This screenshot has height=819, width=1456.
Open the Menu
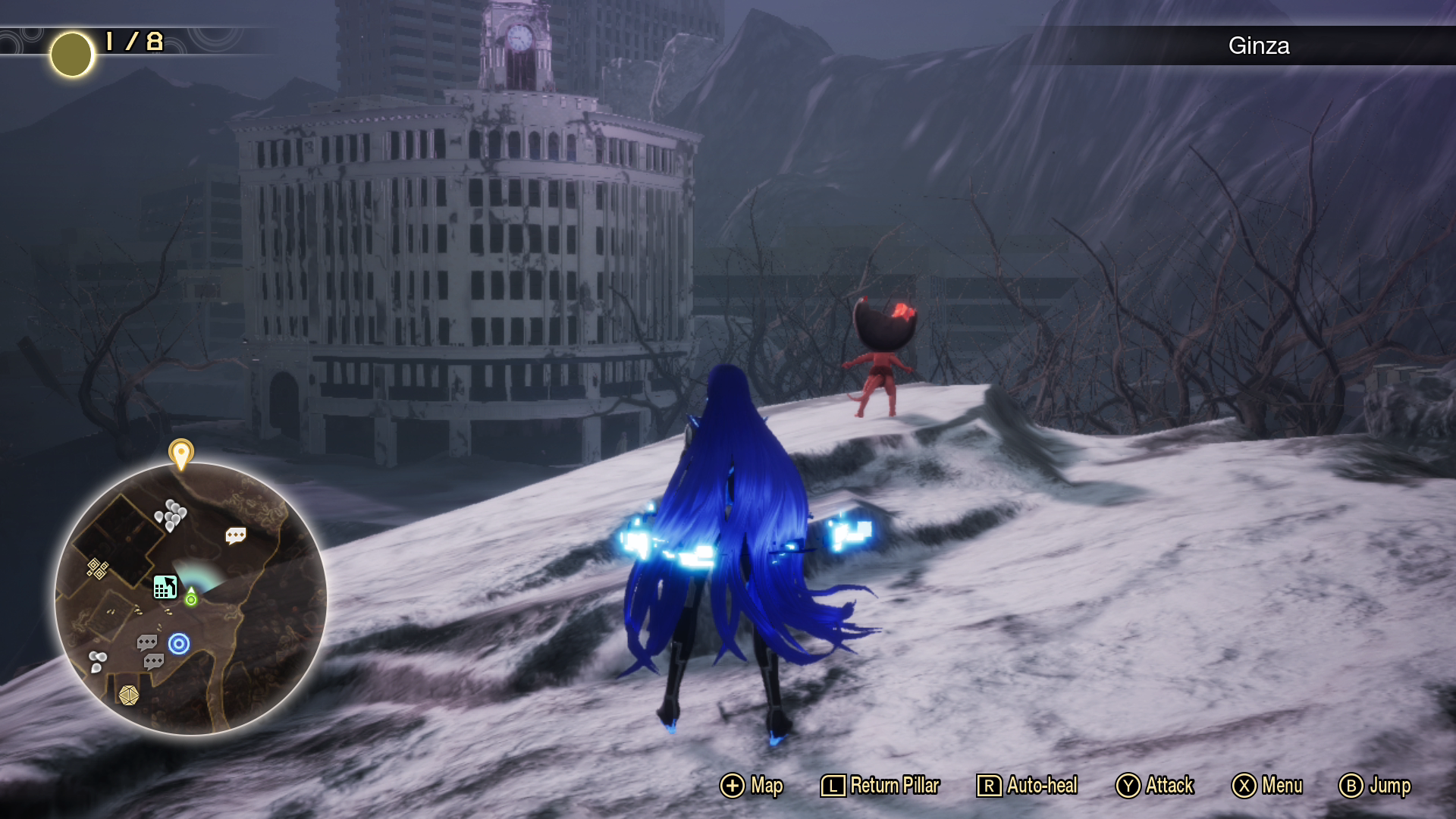click(1266, 786)
